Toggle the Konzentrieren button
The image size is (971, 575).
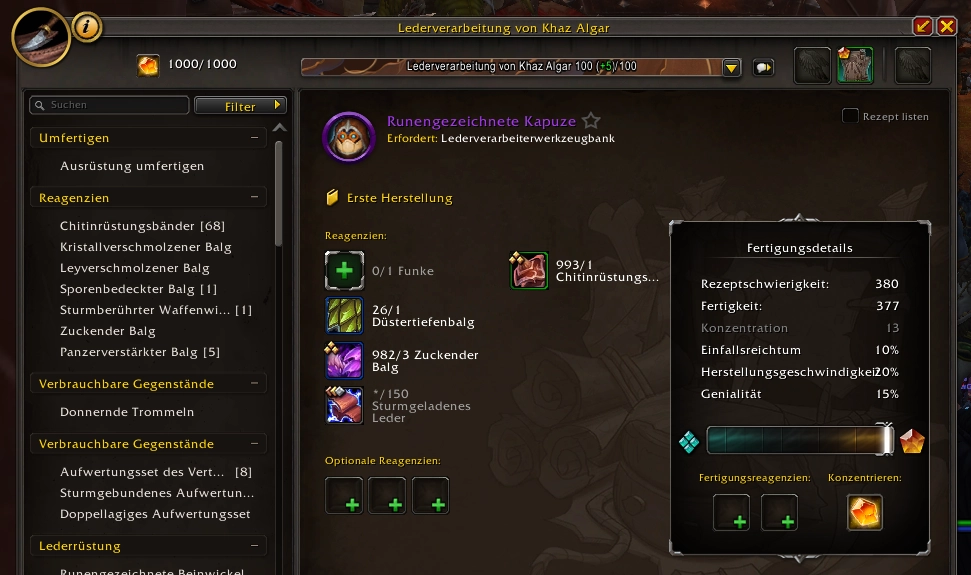click(x=865, y=513)
